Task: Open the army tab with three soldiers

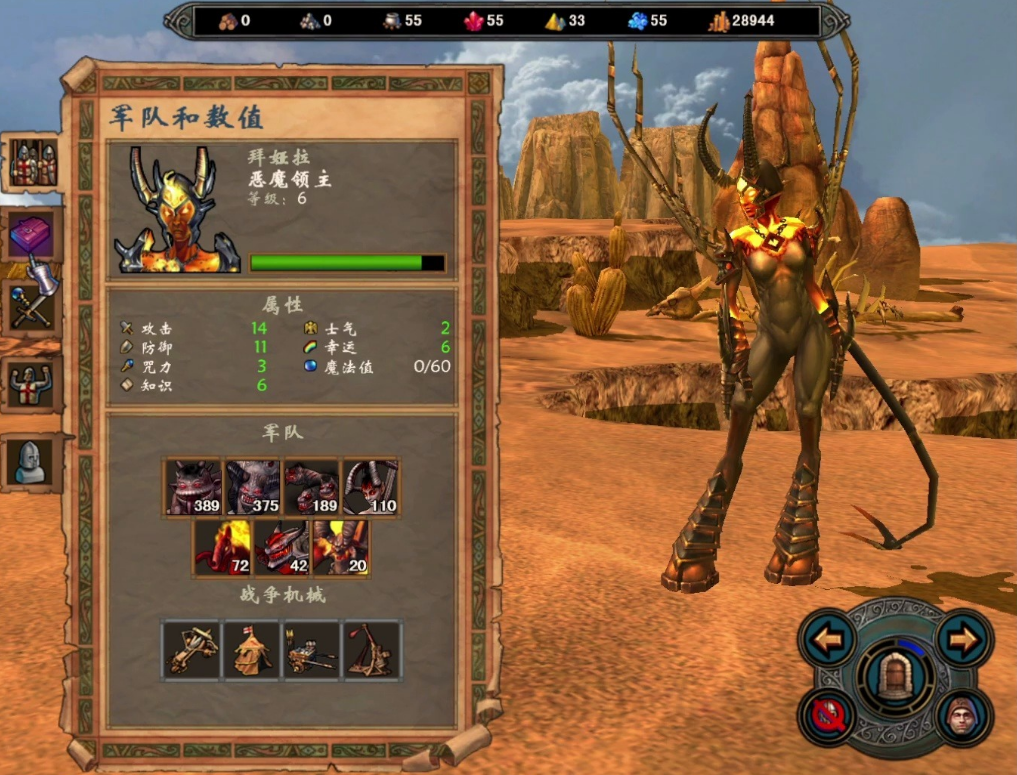Action: (32, 163)
